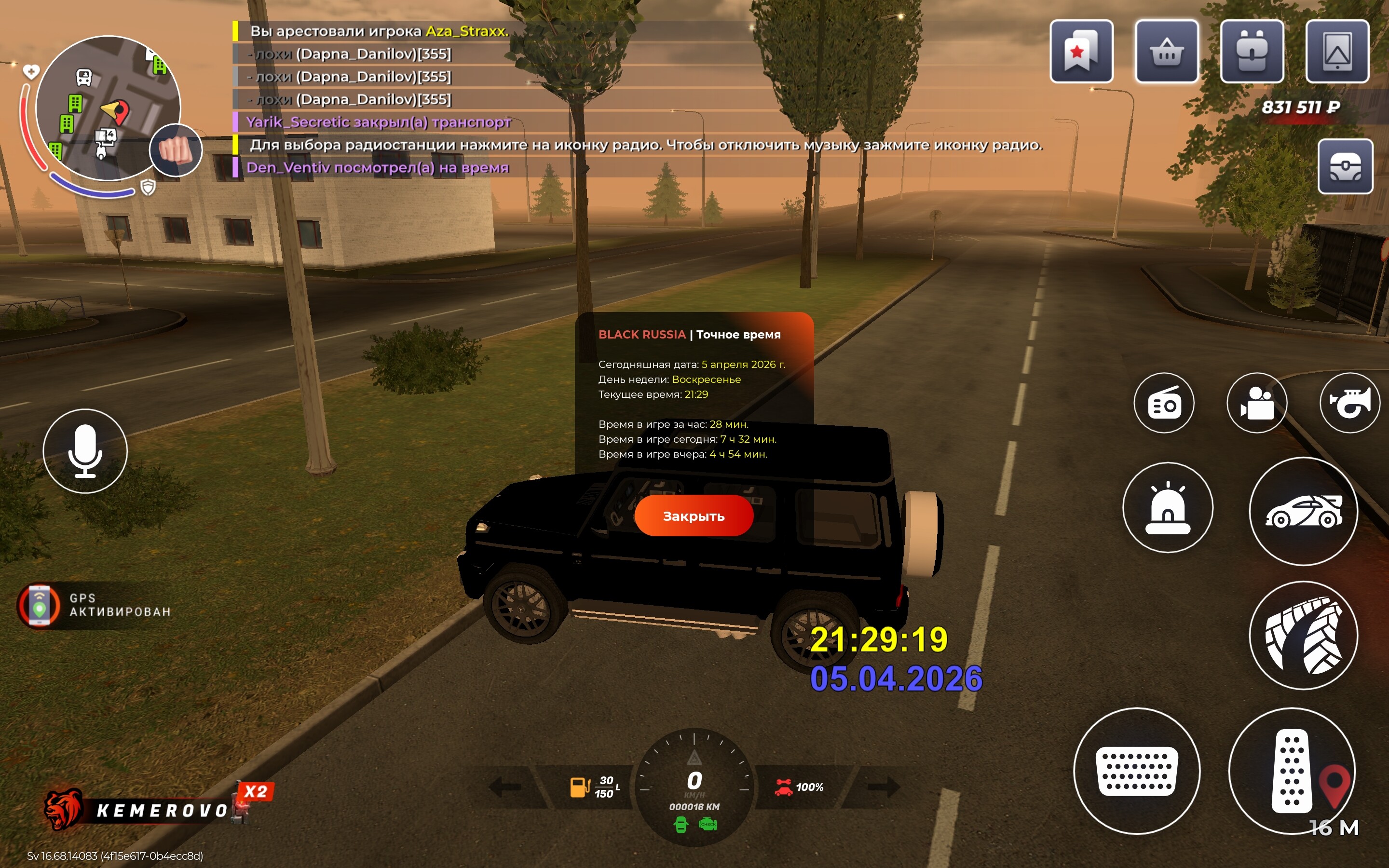Honk the vehicle horn

[1349, 403]
